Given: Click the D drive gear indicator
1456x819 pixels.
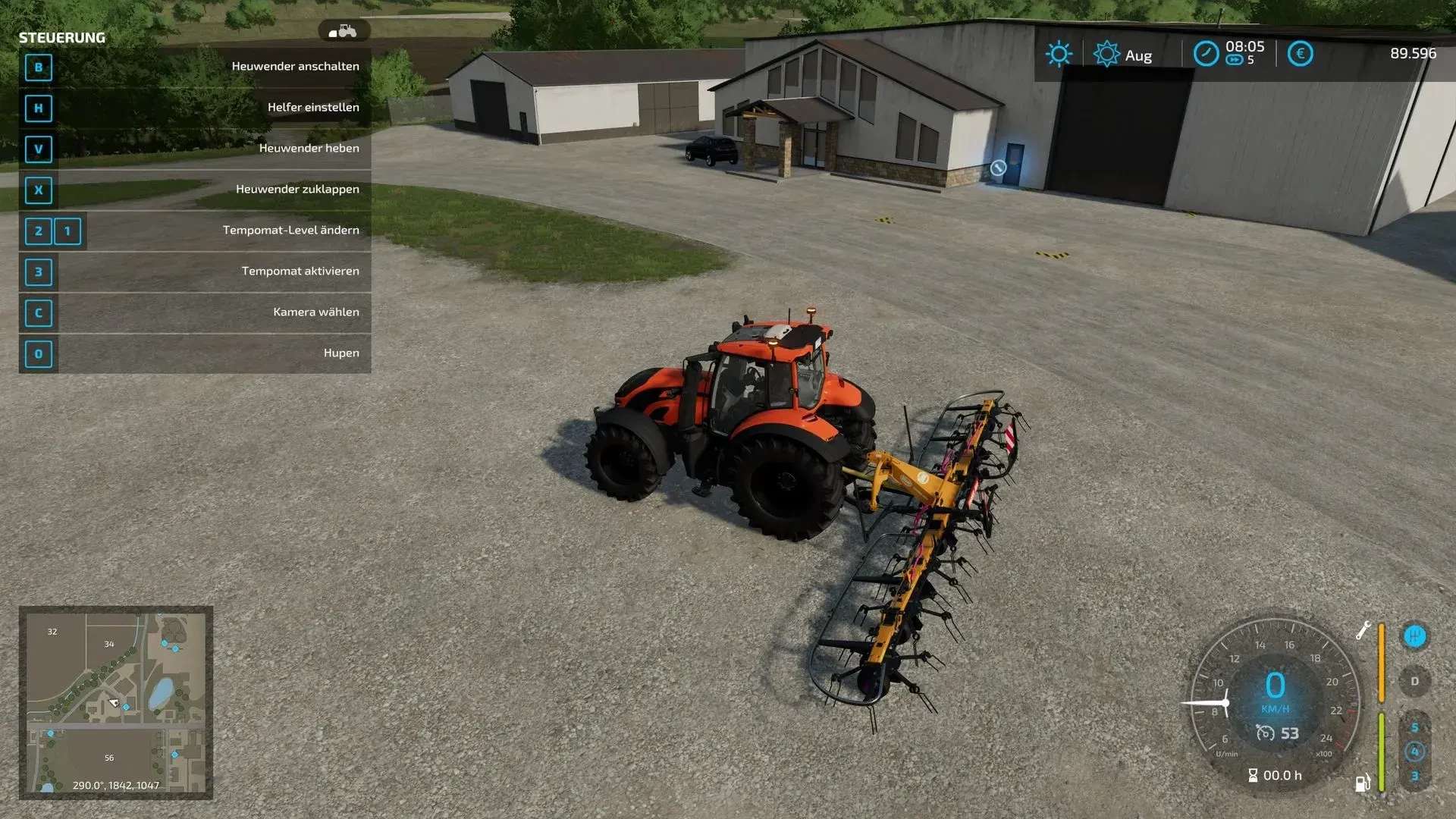Looking at the screenshot, I should point(1414,681).
